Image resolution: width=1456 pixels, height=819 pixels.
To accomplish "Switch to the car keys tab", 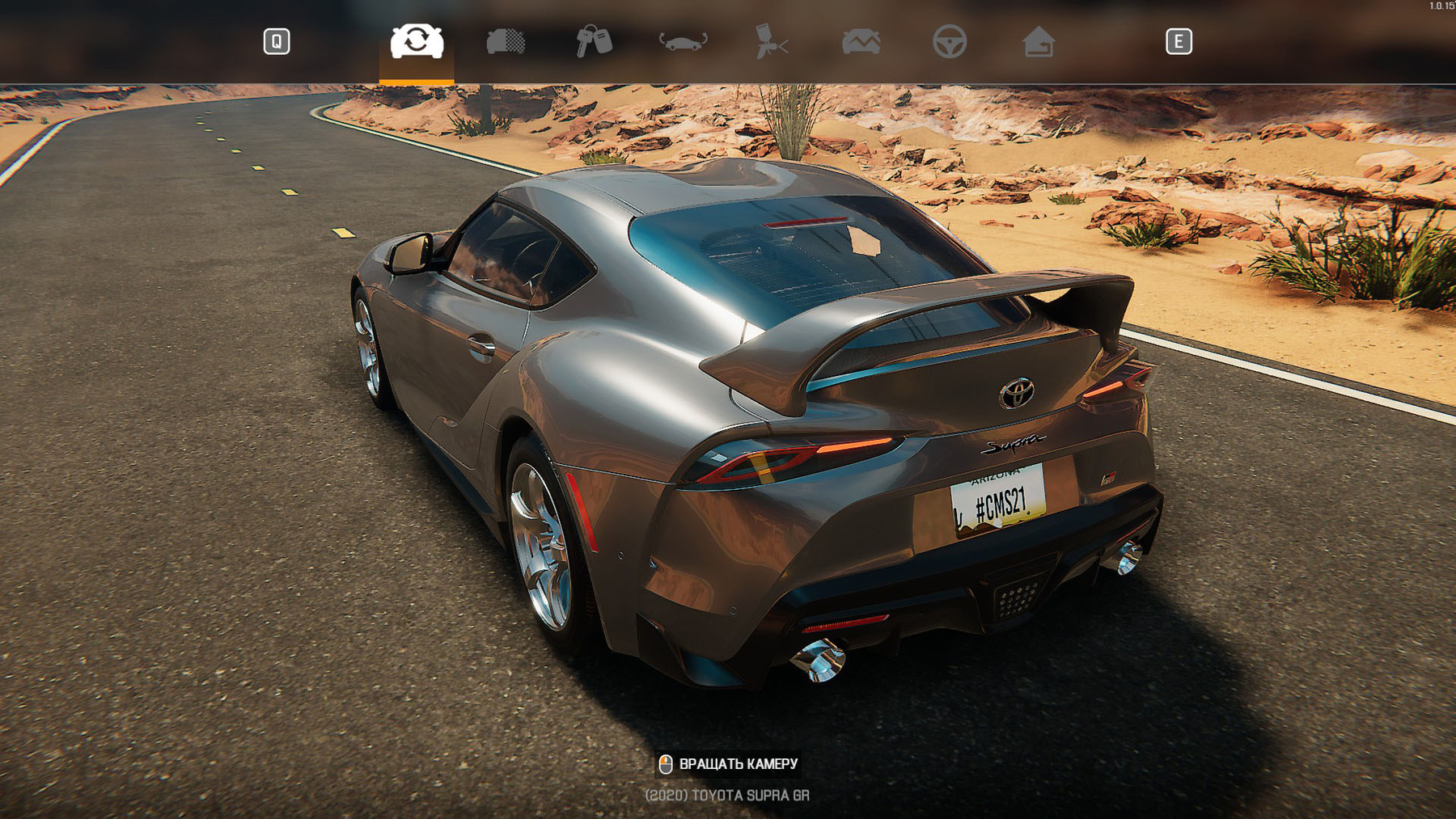I will point(594,41).
